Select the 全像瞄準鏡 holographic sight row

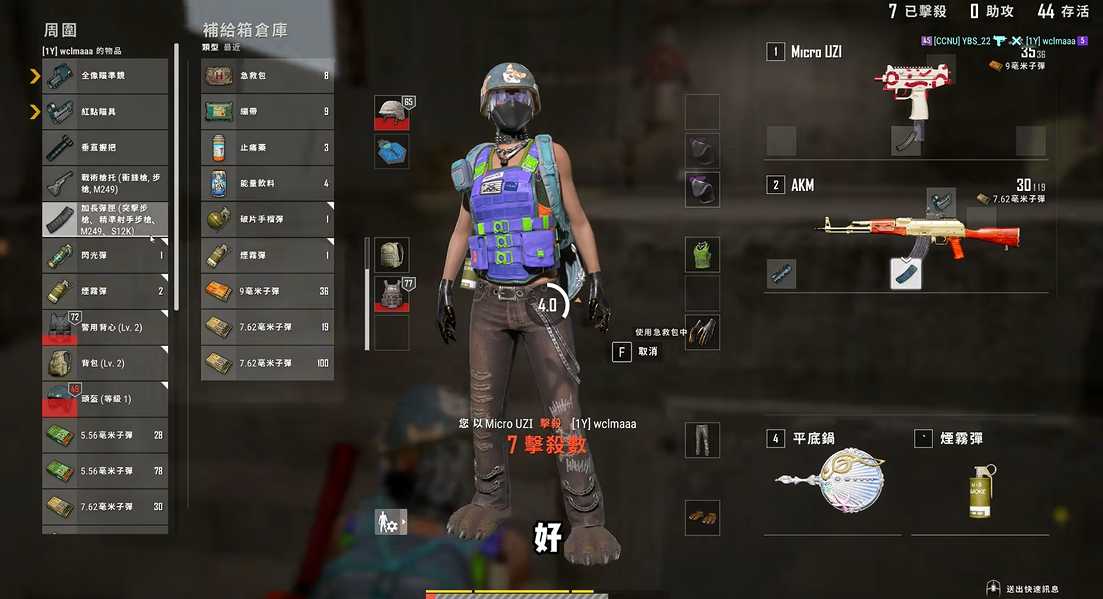pos(105,76)
